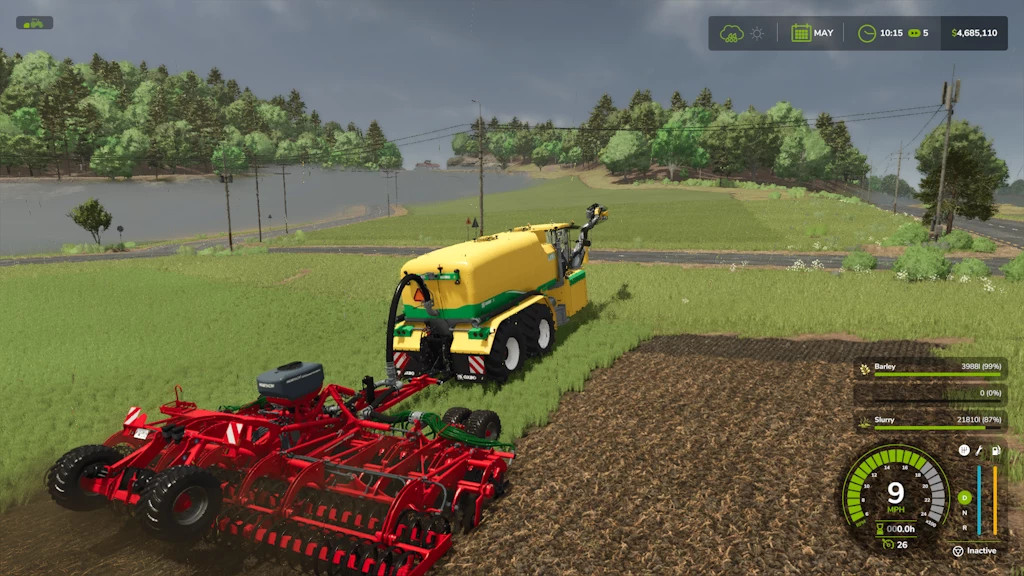The image size is (1024, 576).
Task: Select the cruise control speed icon
Action: [888, 544]
